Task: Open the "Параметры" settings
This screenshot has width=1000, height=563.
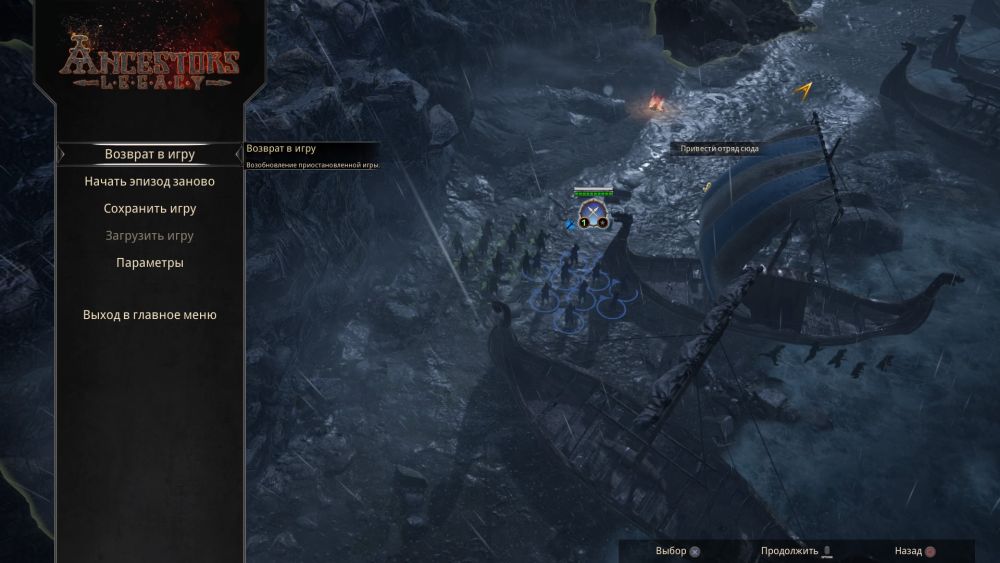Action: (150, 263)
